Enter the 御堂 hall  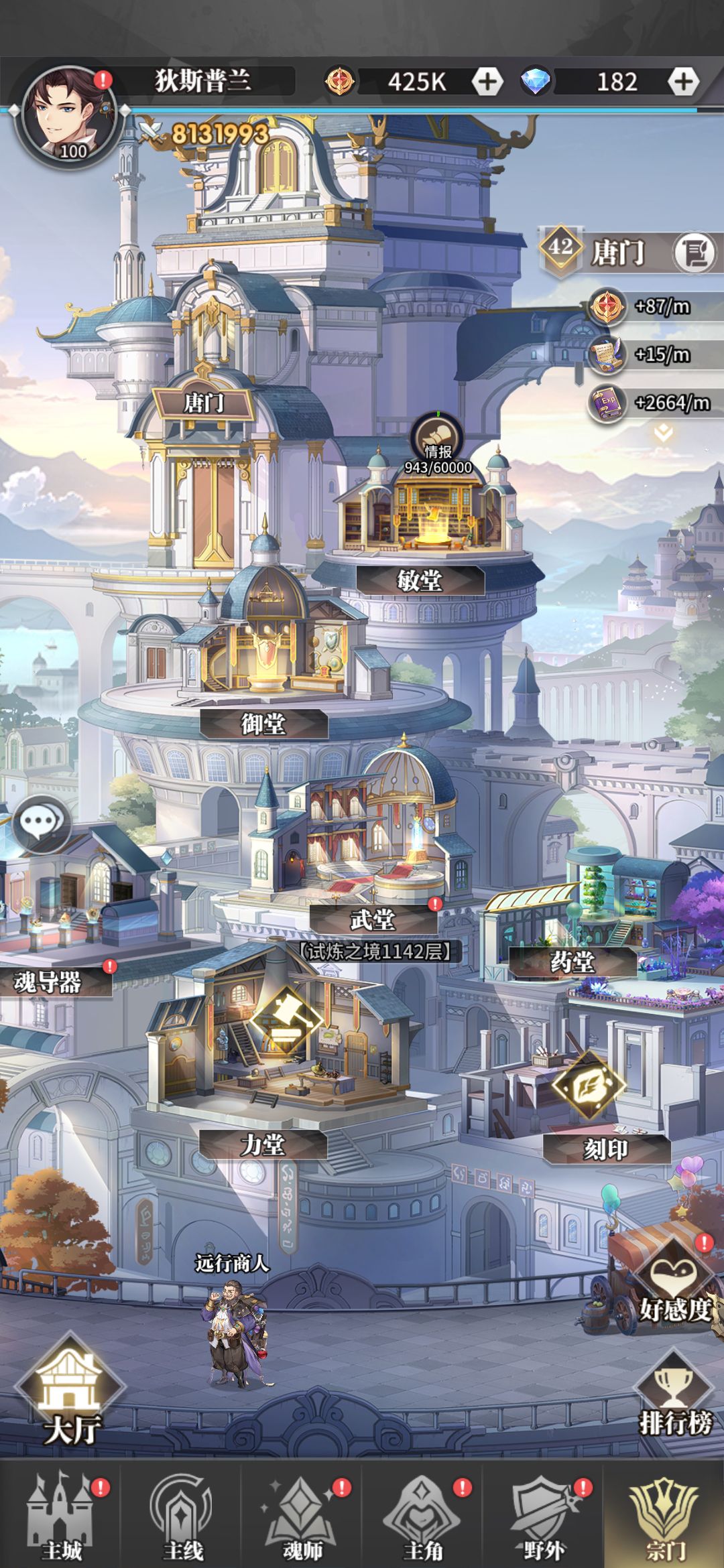coord(263,724)
